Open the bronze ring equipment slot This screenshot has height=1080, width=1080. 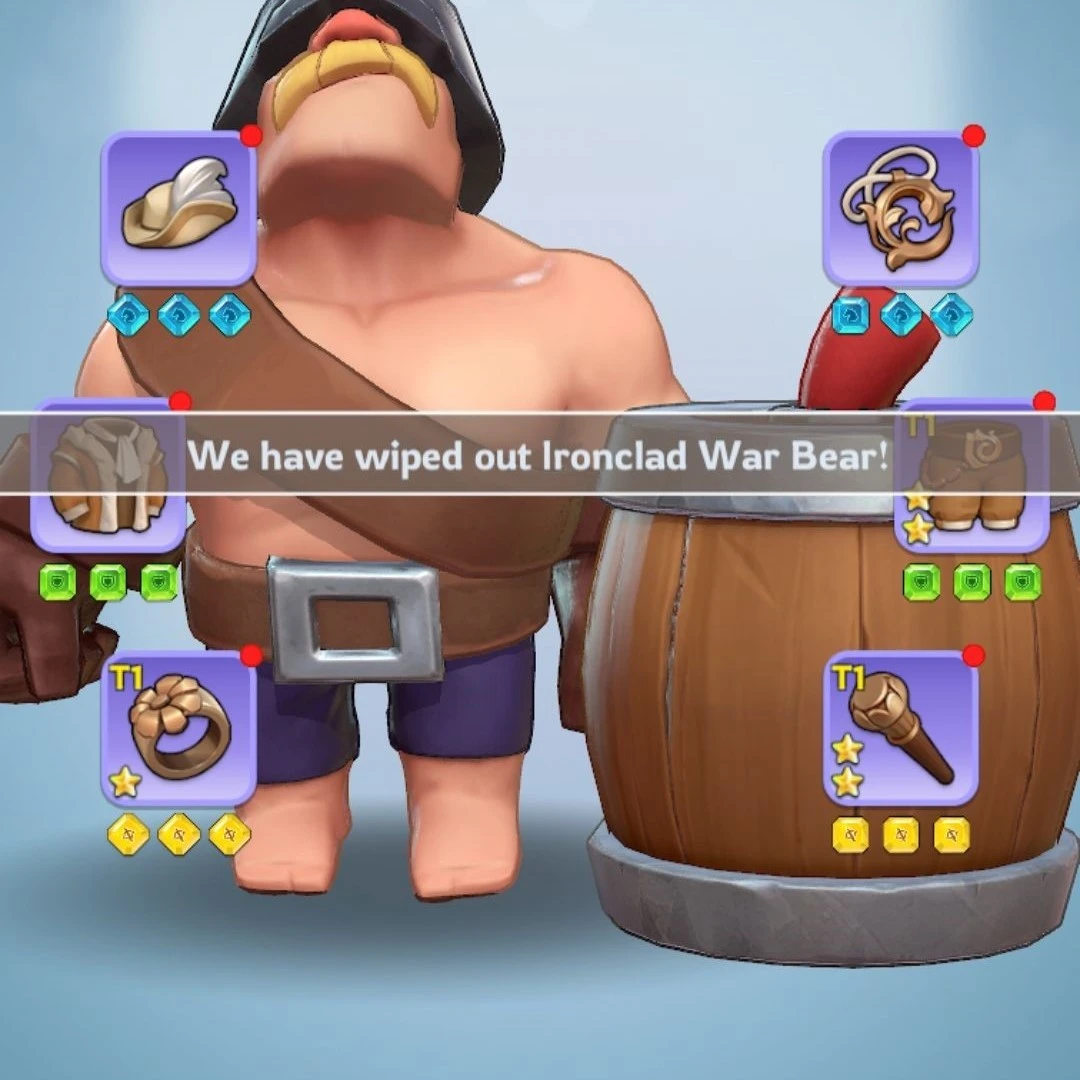pos(179,728)
